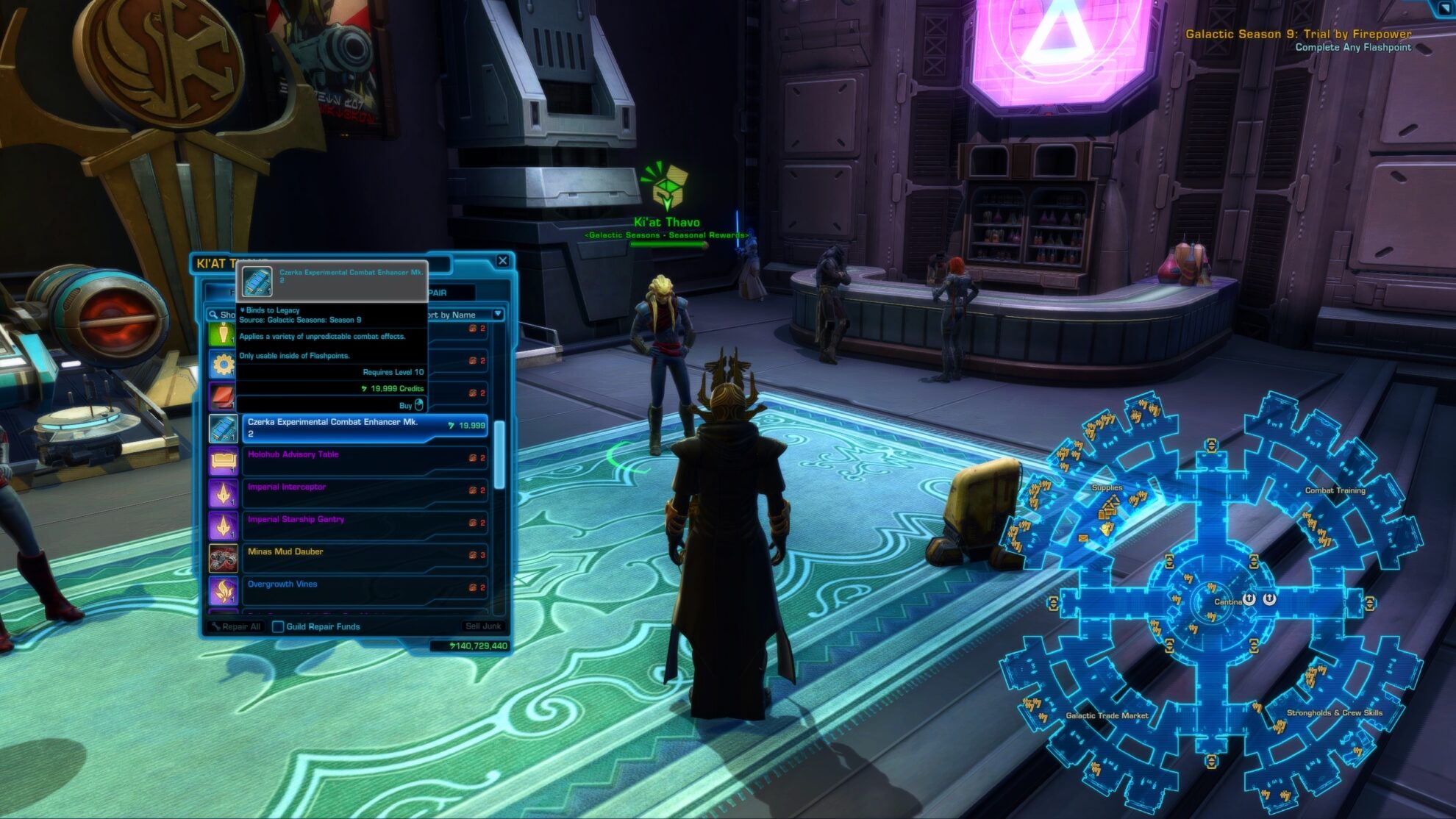Select the Minas Mud Dauber mount icon
The height and width of the screenshot is (819, 1456).
[224, 557]
